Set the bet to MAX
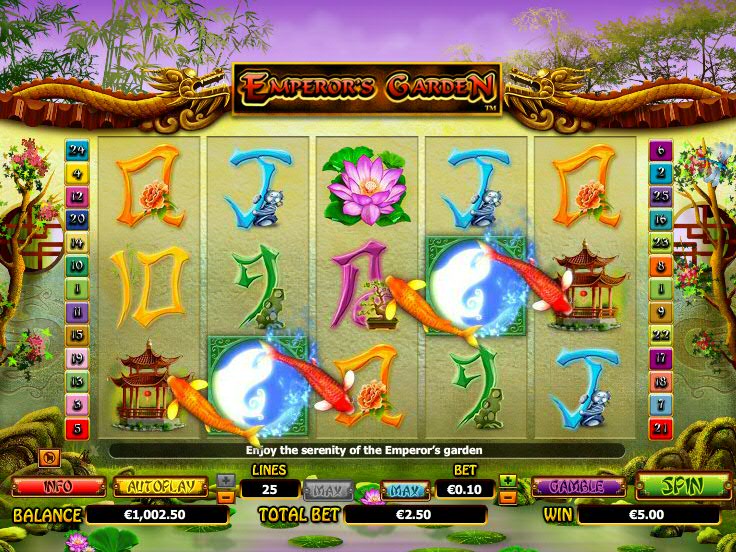Screen dimensions: 736x552 tap(404, 490)
